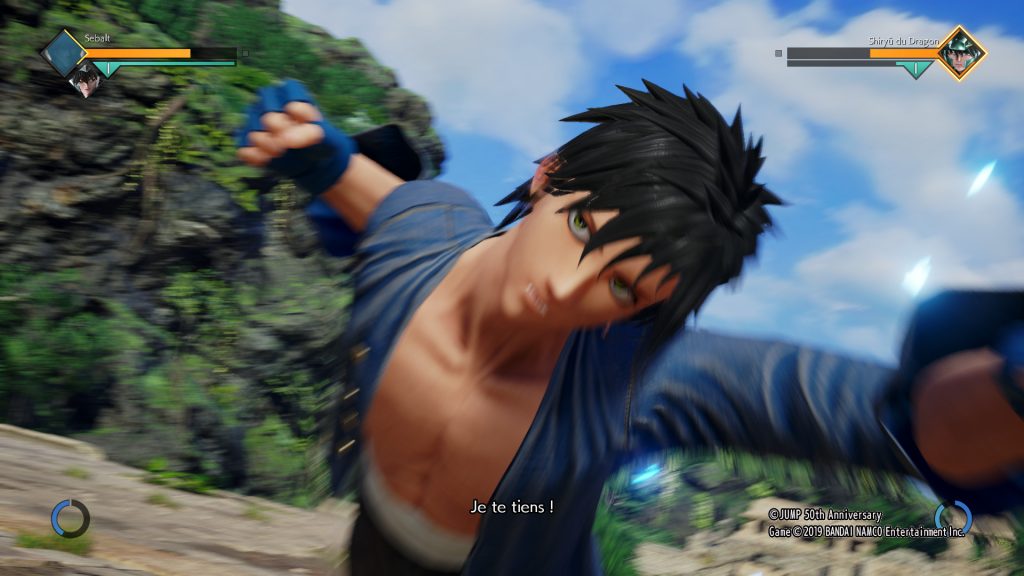Viewport: 1024px width, 576px height.
Task: Click Sebalt's character portrait
Action: (x=84, y=76)
